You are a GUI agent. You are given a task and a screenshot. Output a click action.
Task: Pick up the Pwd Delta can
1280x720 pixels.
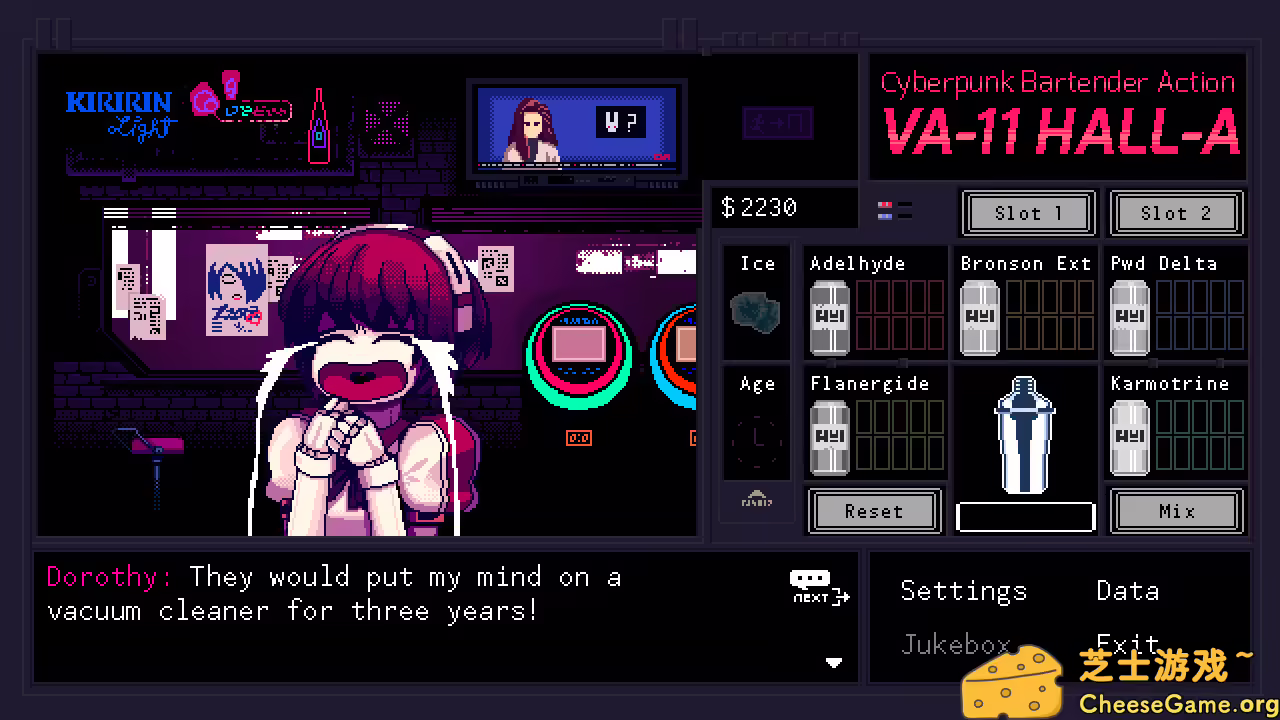[x=1129, y=315]
